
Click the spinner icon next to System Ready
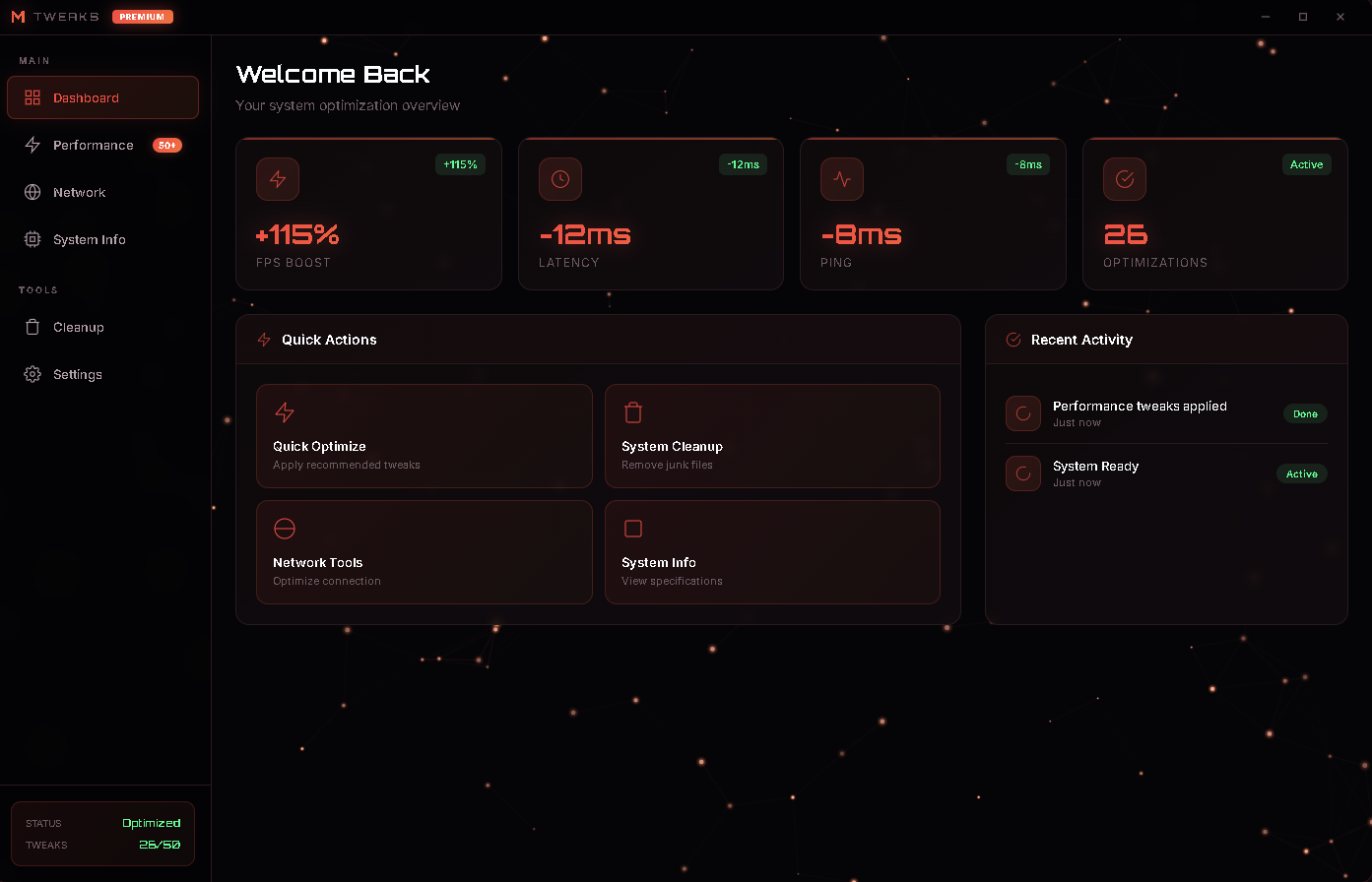coord(1022,473)
